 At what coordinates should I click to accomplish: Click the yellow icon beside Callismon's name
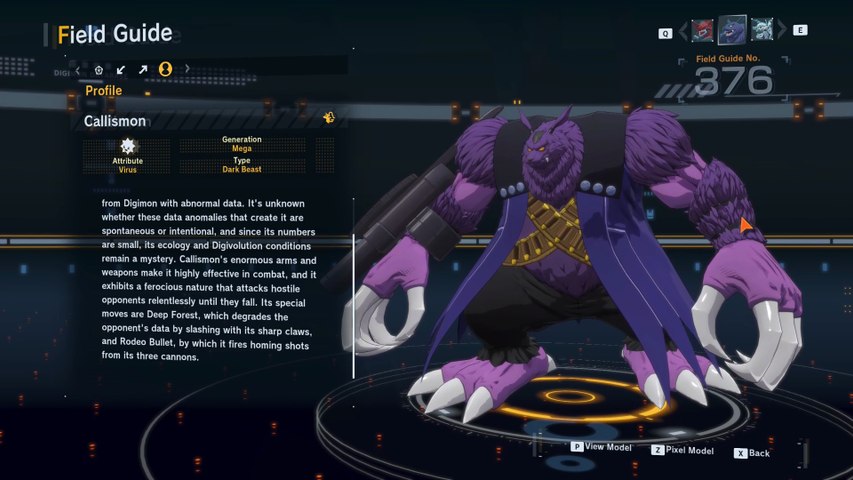click(328, 118)
